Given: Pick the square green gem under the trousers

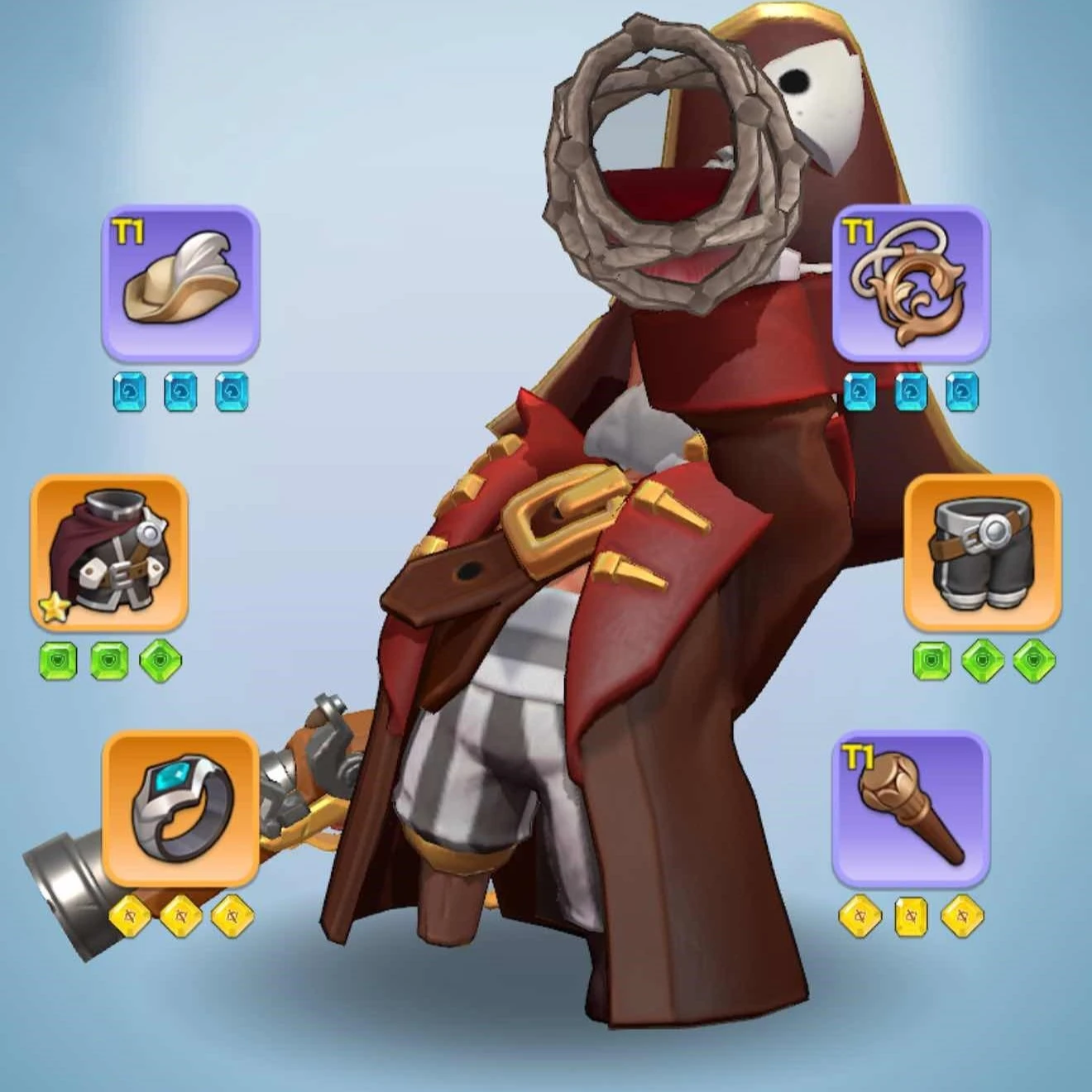Looking at the screenshot, I should pyautogui.click(x=932, y=662).
